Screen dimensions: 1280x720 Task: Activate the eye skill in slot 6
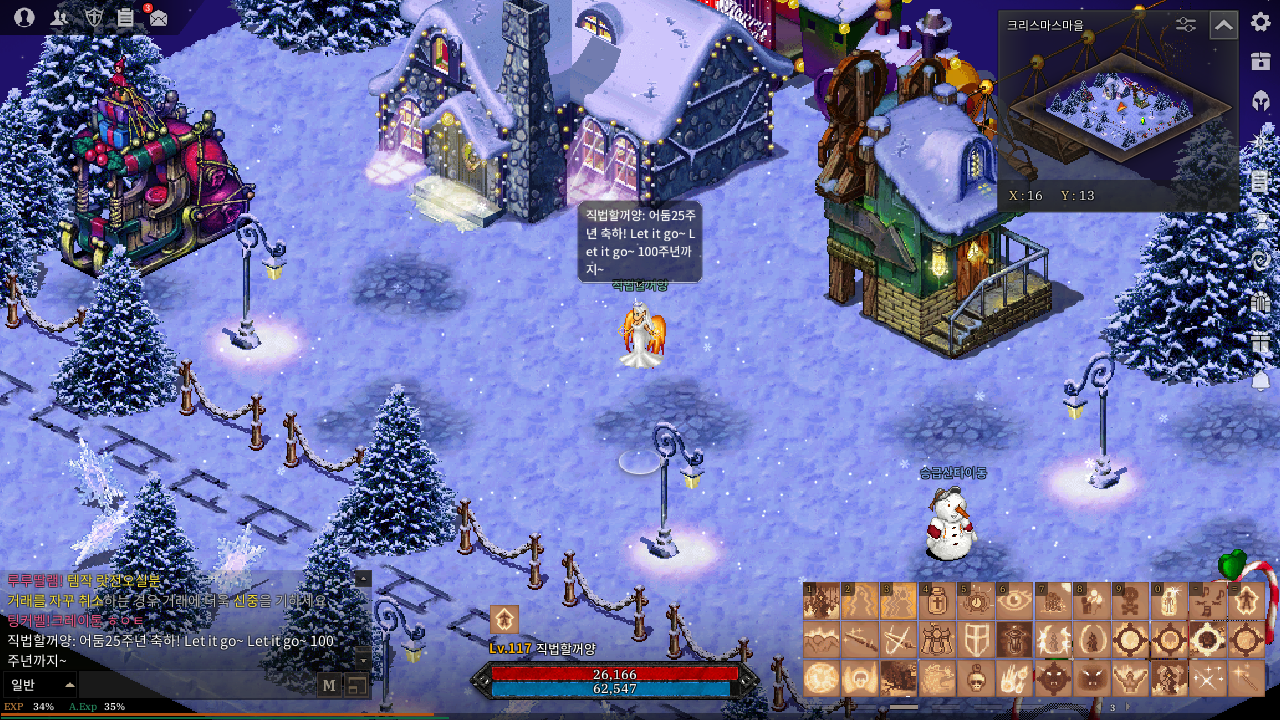pyautogui.click(x=1014, y=602)
